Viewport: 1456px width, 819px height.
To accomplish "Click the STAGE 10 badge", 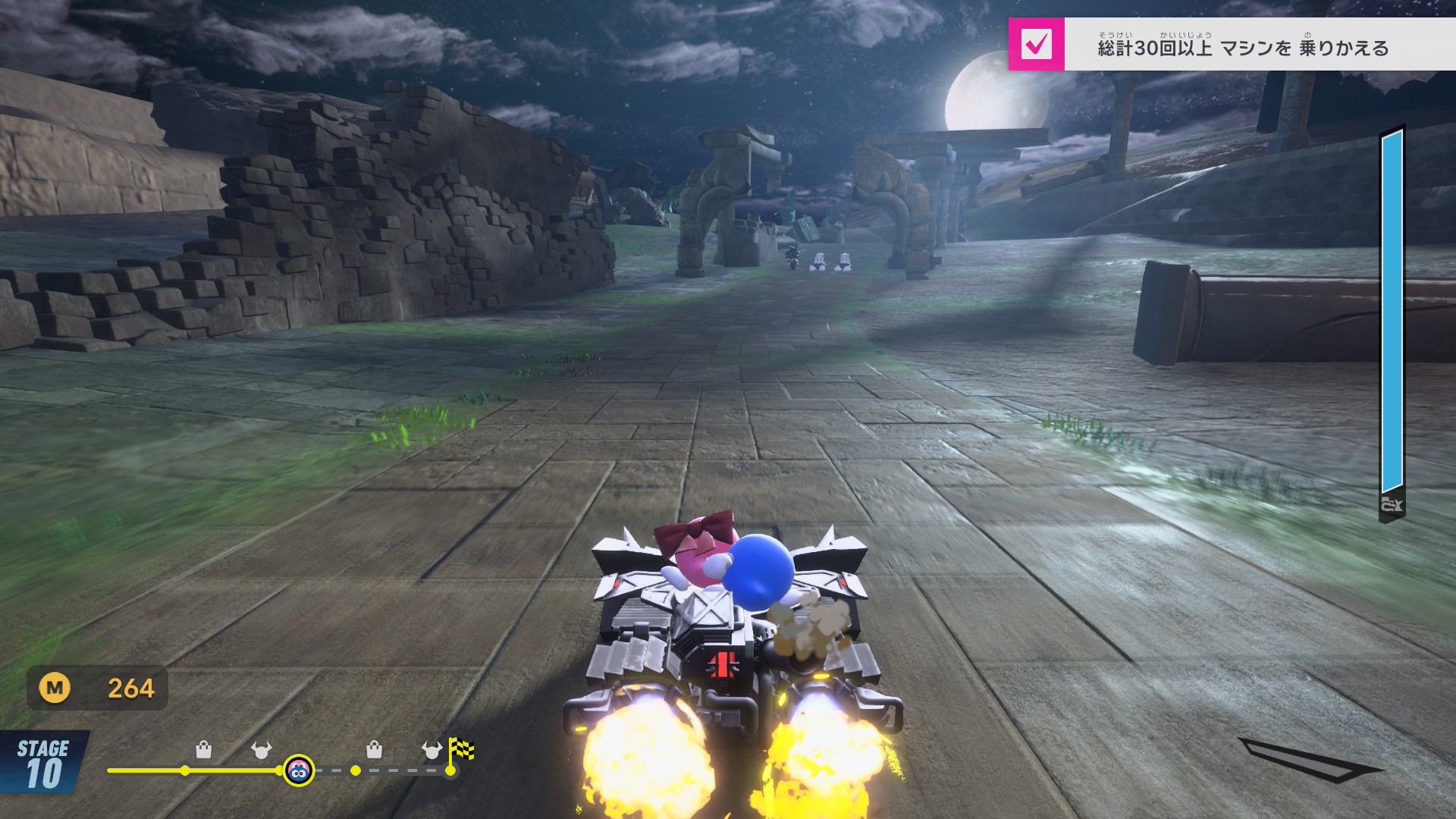I will click(x=43, y=764).
